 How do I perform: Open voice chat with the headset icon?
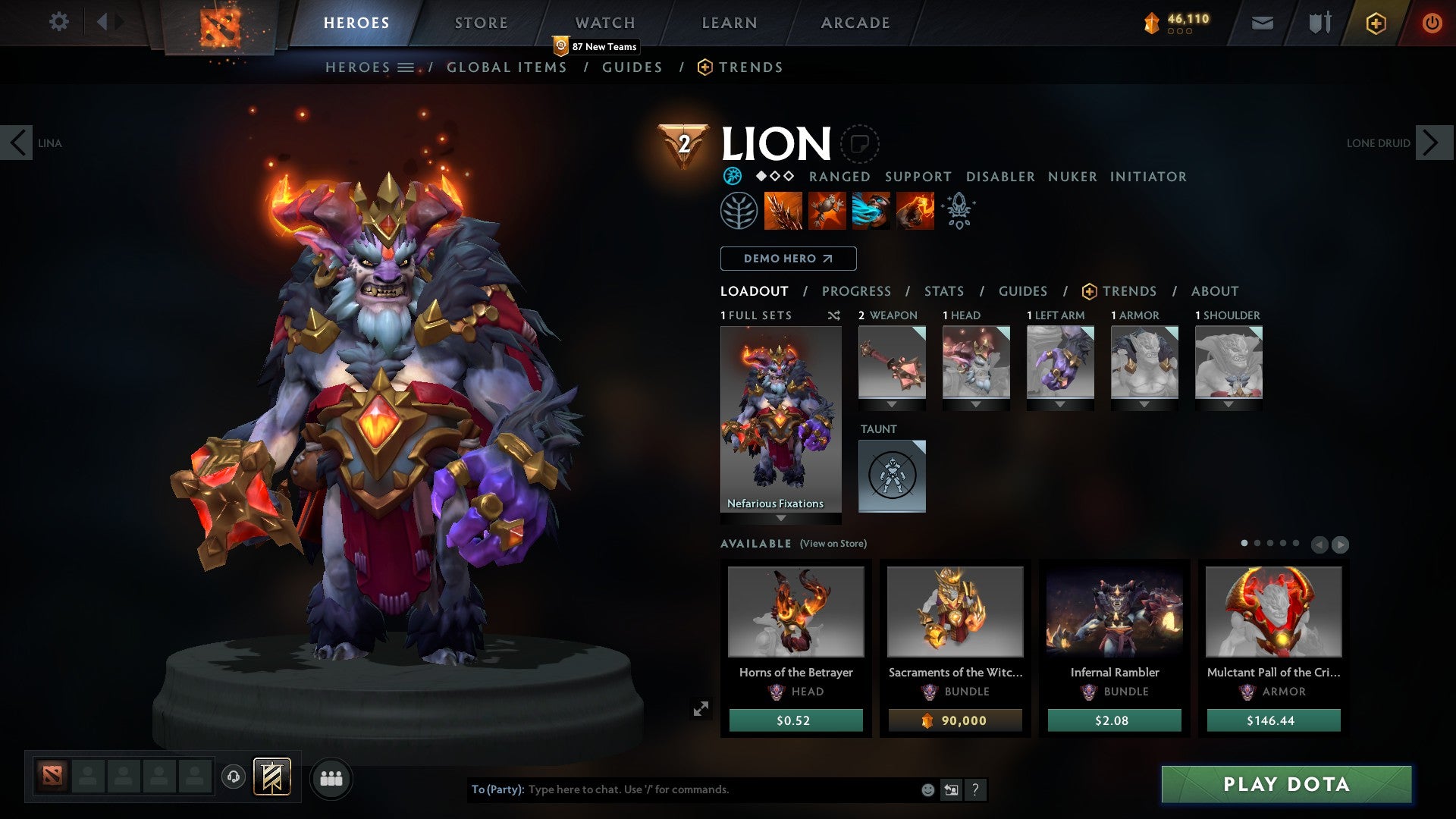234,777
